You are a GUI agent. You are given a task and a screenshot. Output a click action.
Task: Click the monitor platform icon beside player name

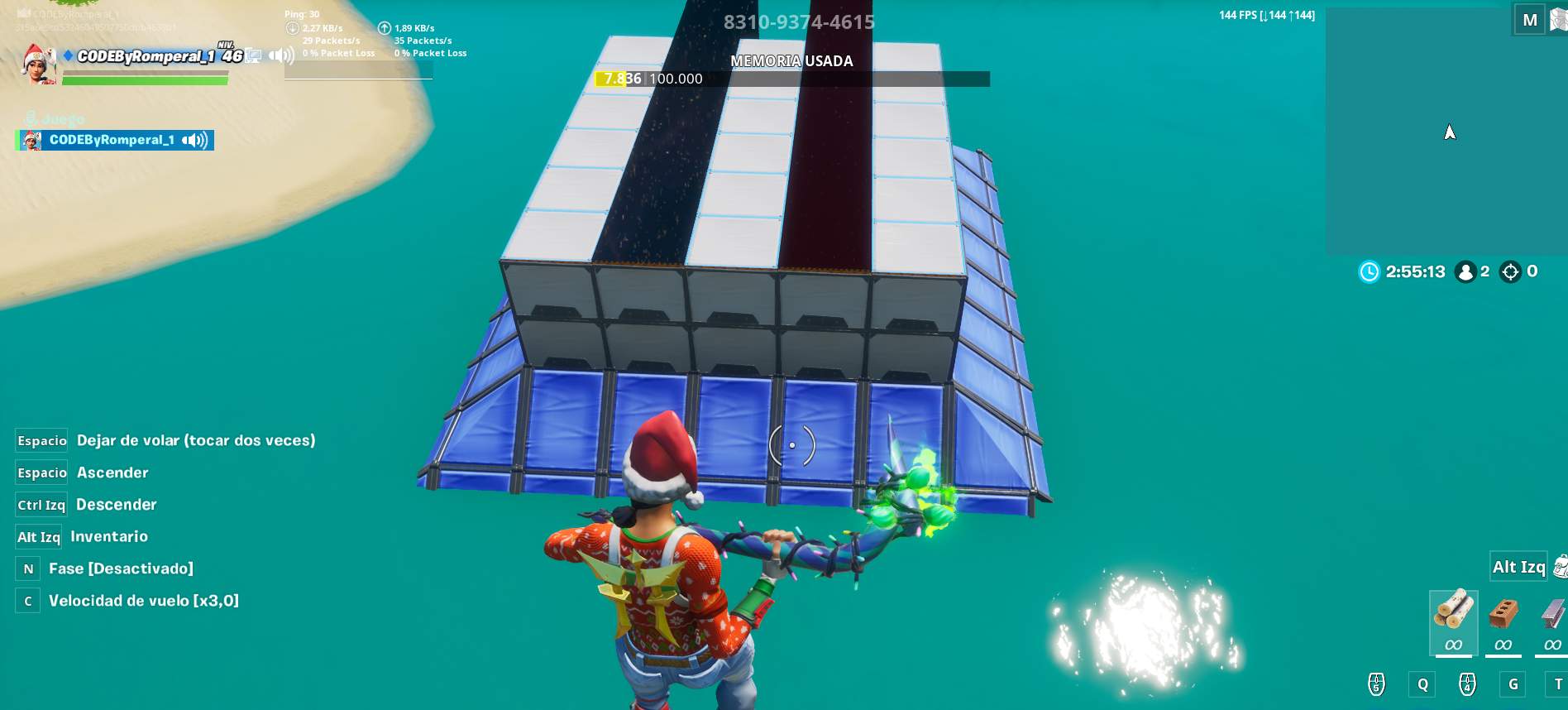coord(253,56)
